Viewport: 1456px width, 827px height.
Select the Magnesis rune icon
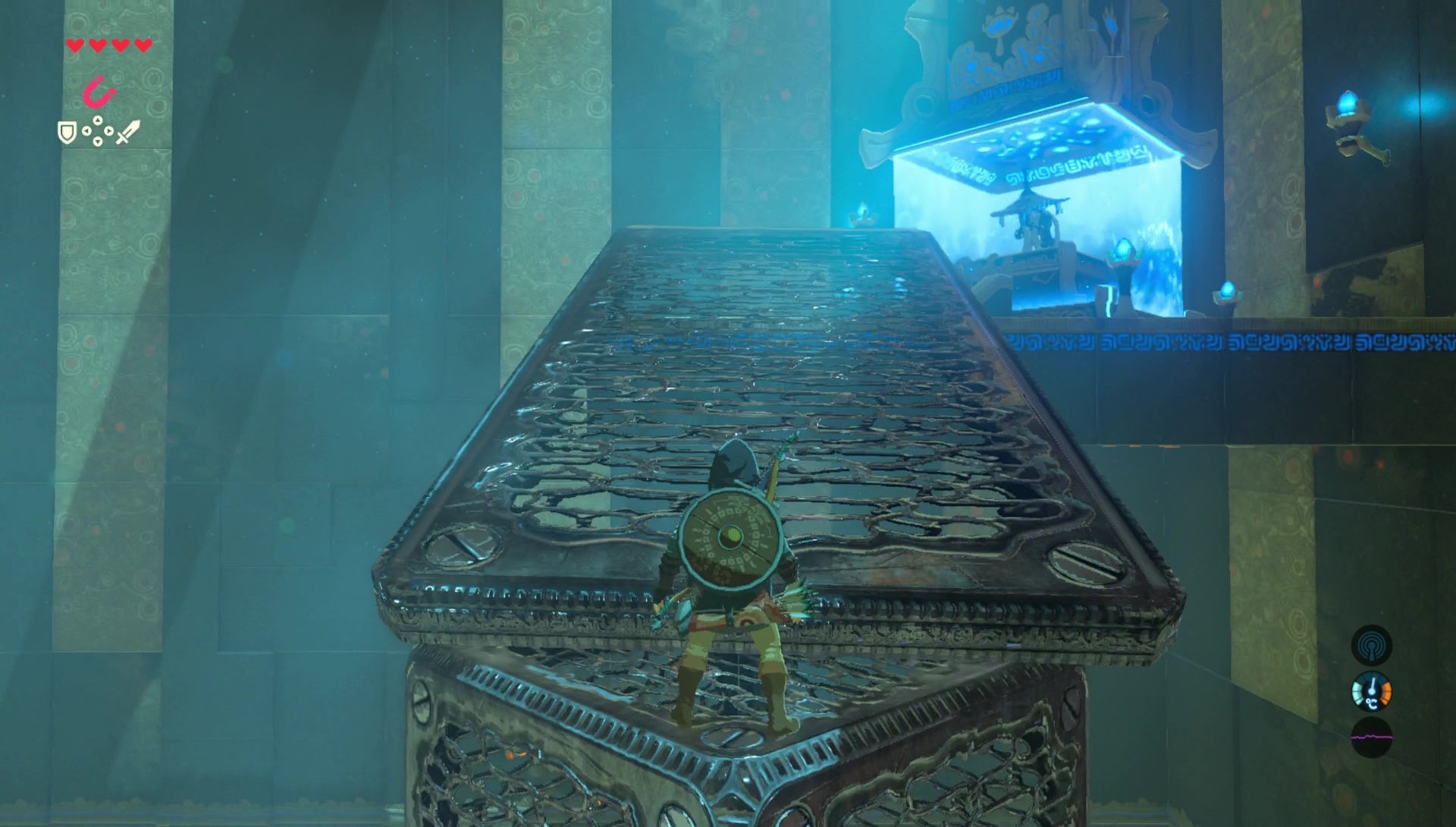point(97,91)
